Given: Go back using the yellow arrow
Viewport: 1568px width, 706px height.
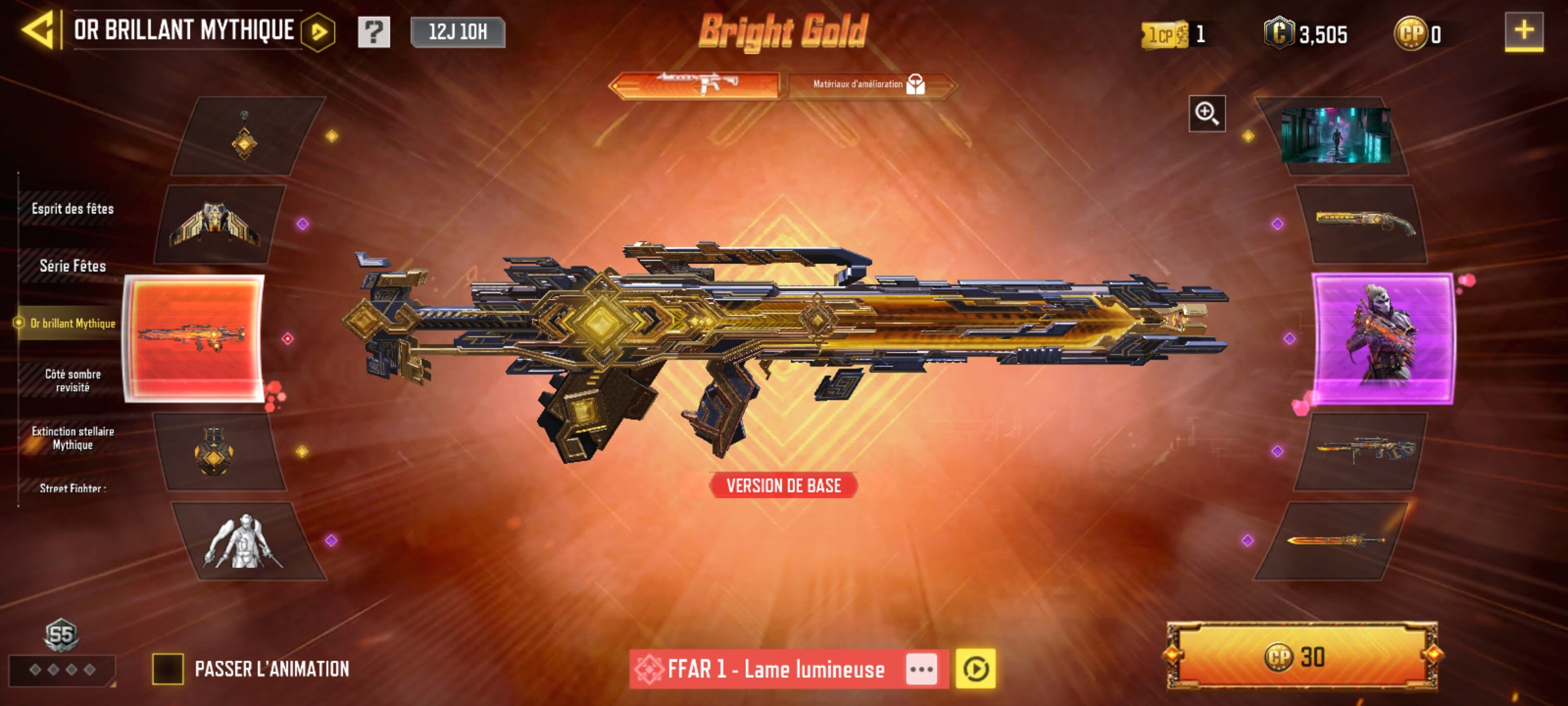Looking at the screenshot, I should (x=38, y=30).
